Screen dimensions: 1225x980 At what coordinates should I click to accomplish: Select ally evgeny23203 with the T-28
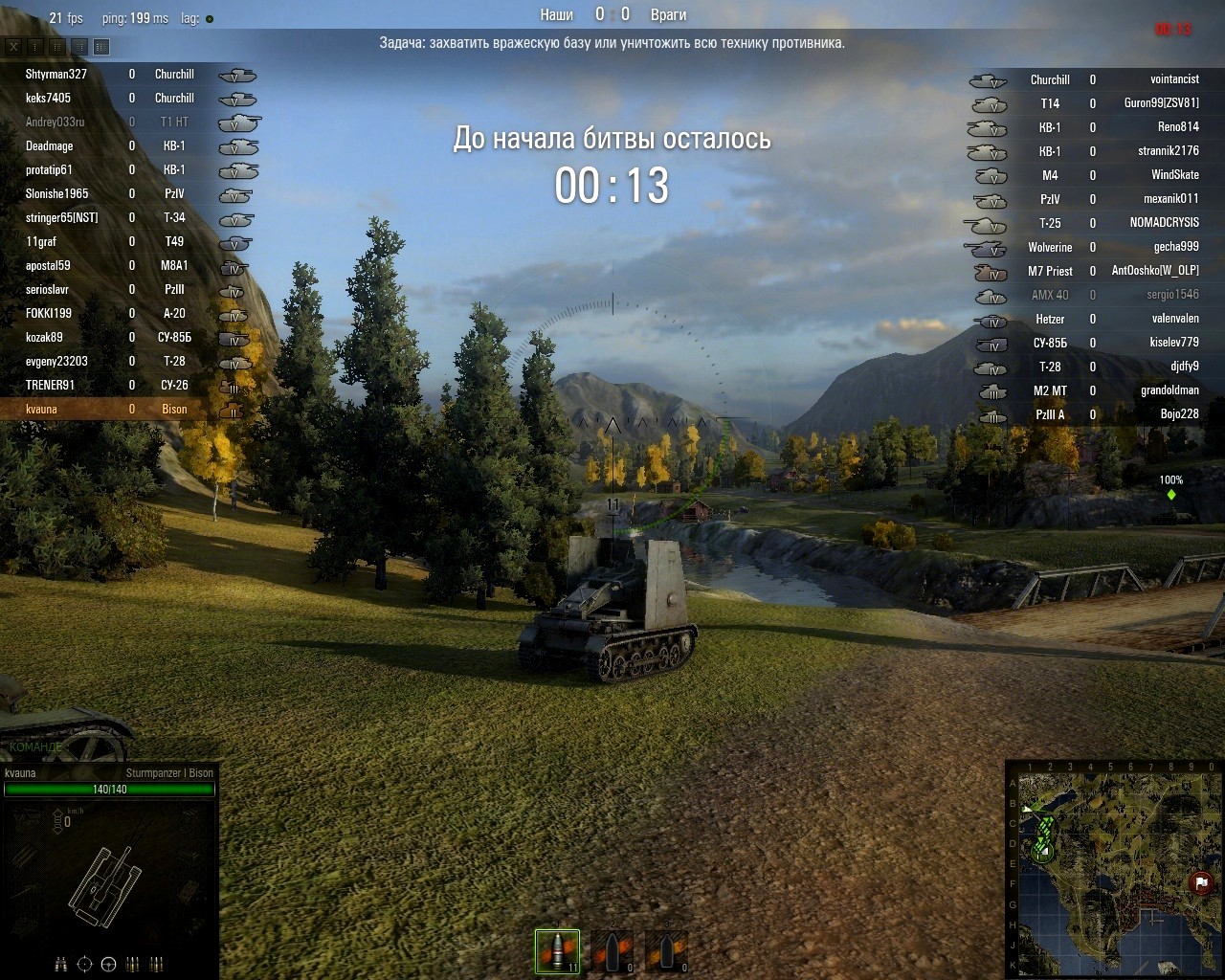[56, 361]
